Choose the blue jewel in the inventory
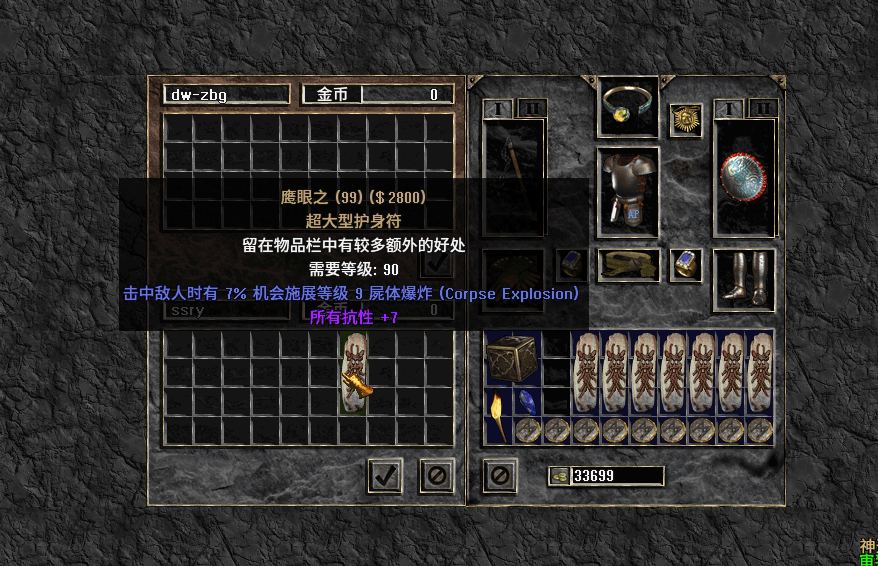 (527, 403)
